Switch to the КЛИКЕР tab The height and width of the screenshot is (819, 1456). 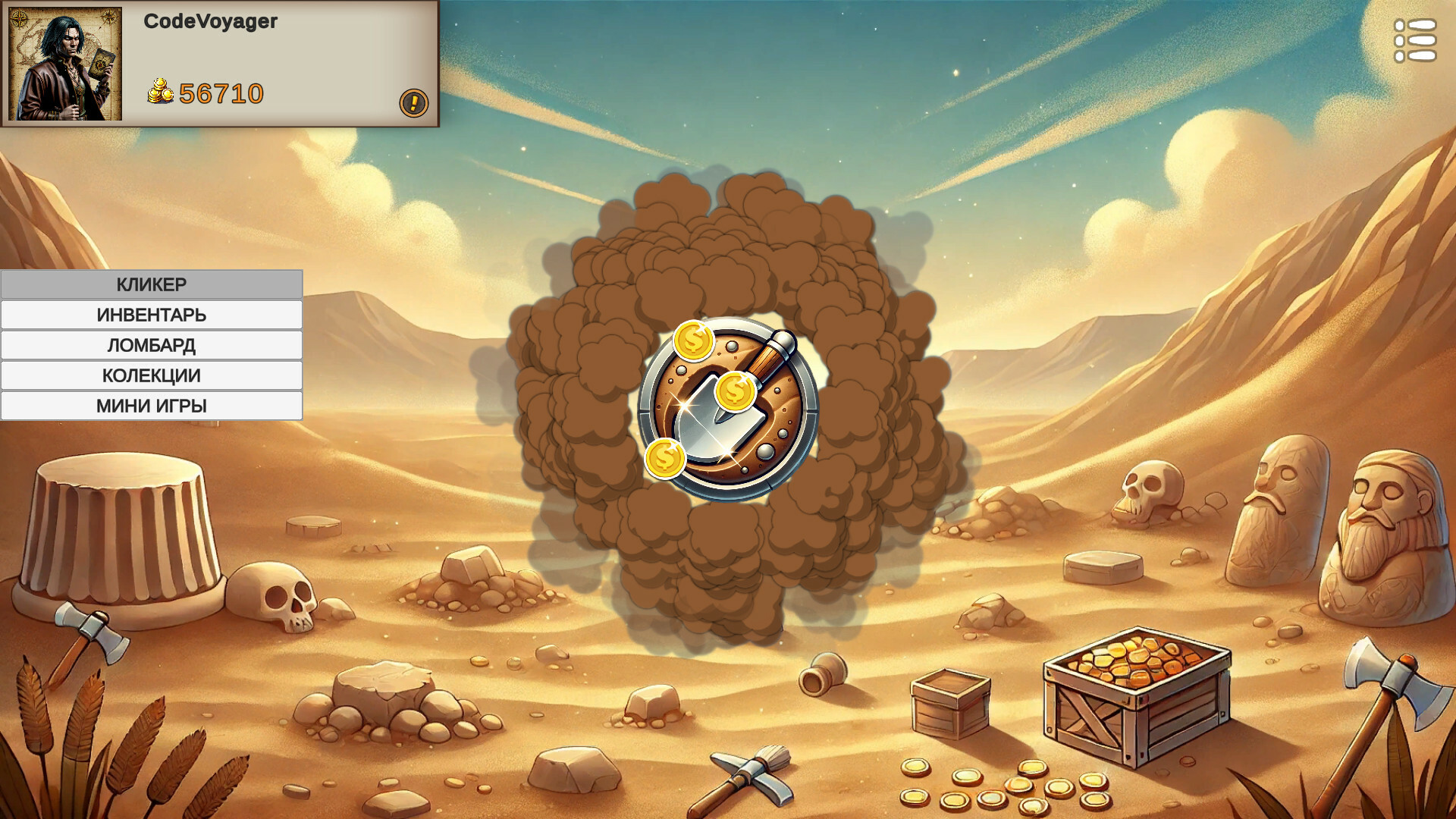click(151, 284)
